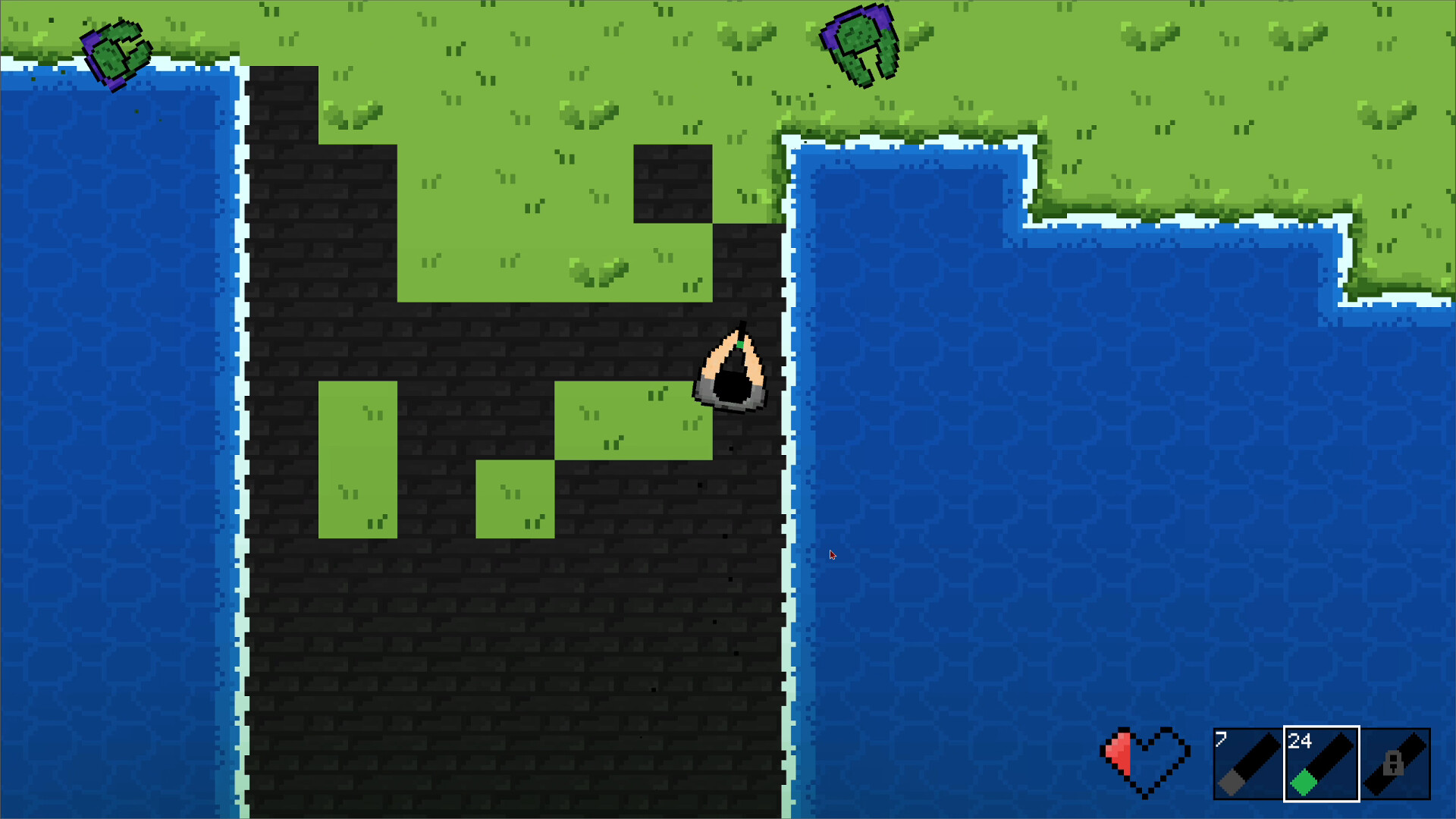Click the count label 7 on the hotbar
The width and height of the screenshot is (1456, 819).
point(1221,739)
